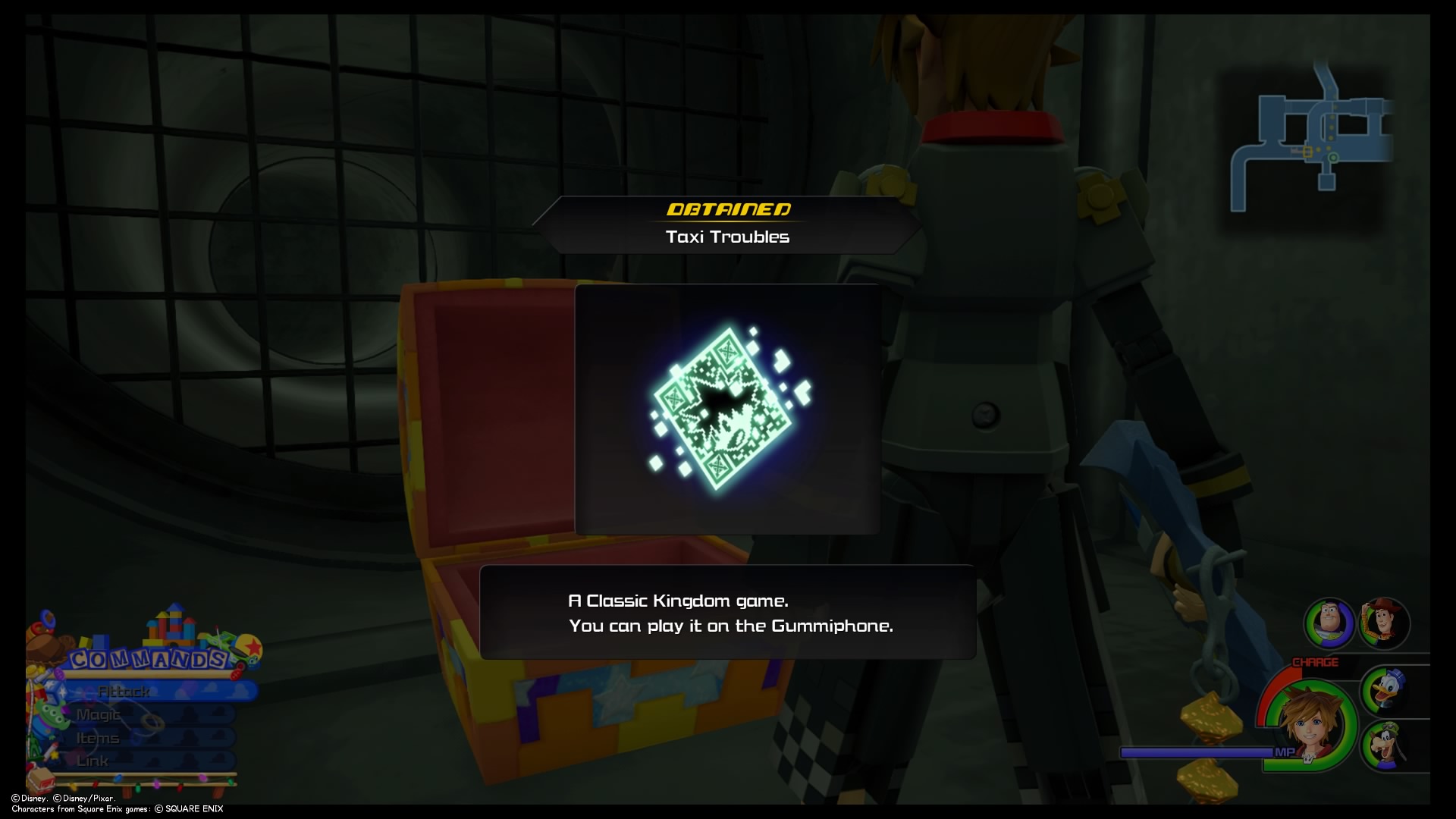Open the OBTAINED banner details
The height and width of the screenshot is (819, 1456).
[727, 210]
